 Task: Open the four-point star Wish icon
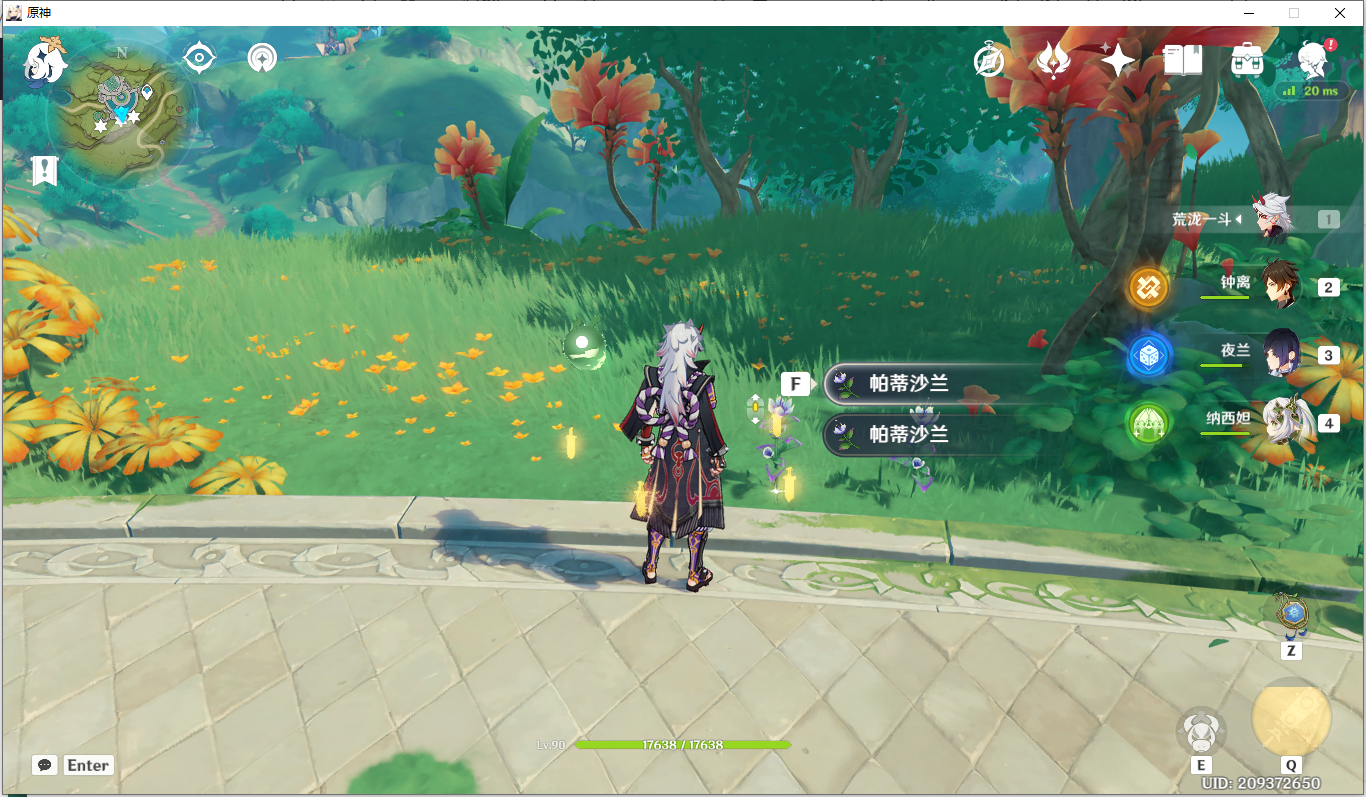1117,62
